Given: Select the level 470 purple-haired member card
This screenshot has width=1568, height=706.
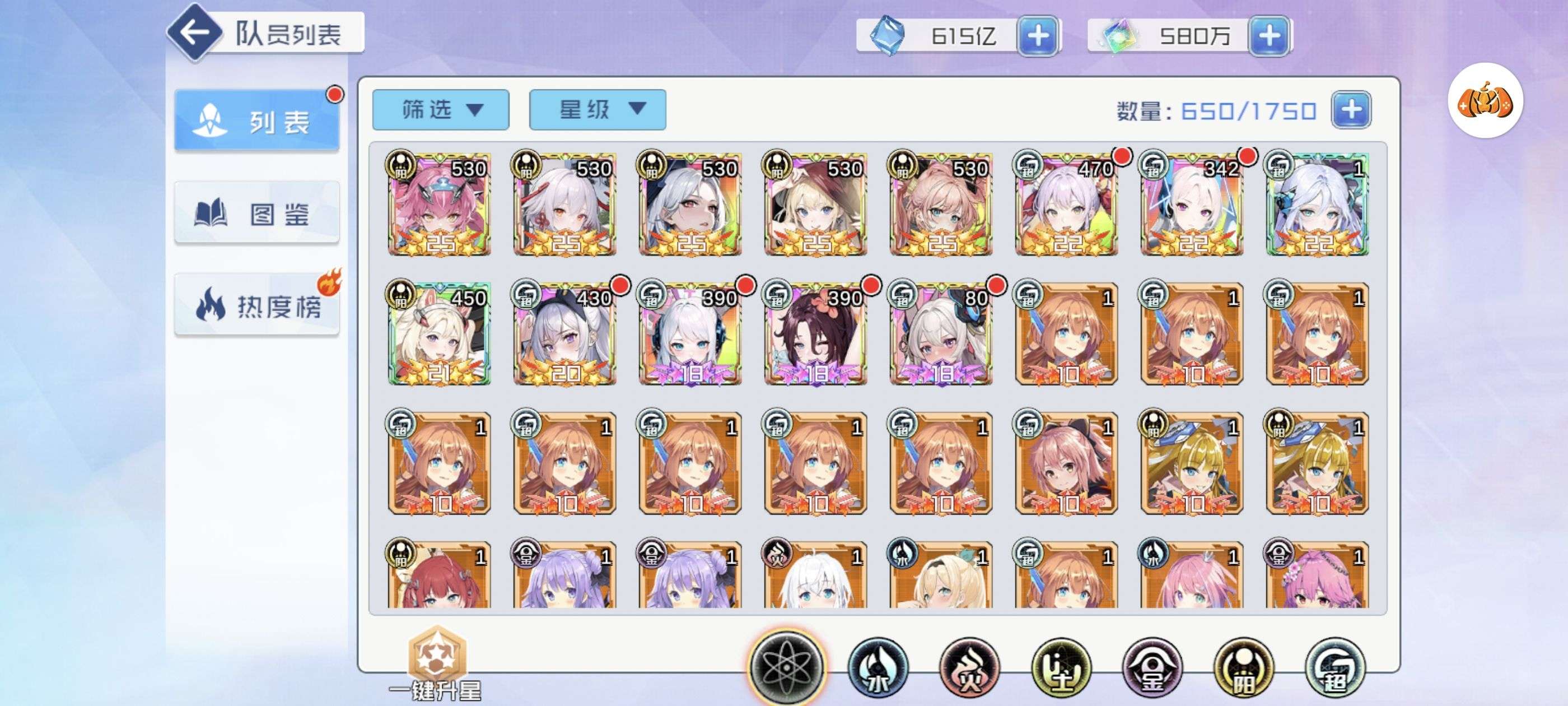Looking at the screenshot, I should tap(1066, 205).
